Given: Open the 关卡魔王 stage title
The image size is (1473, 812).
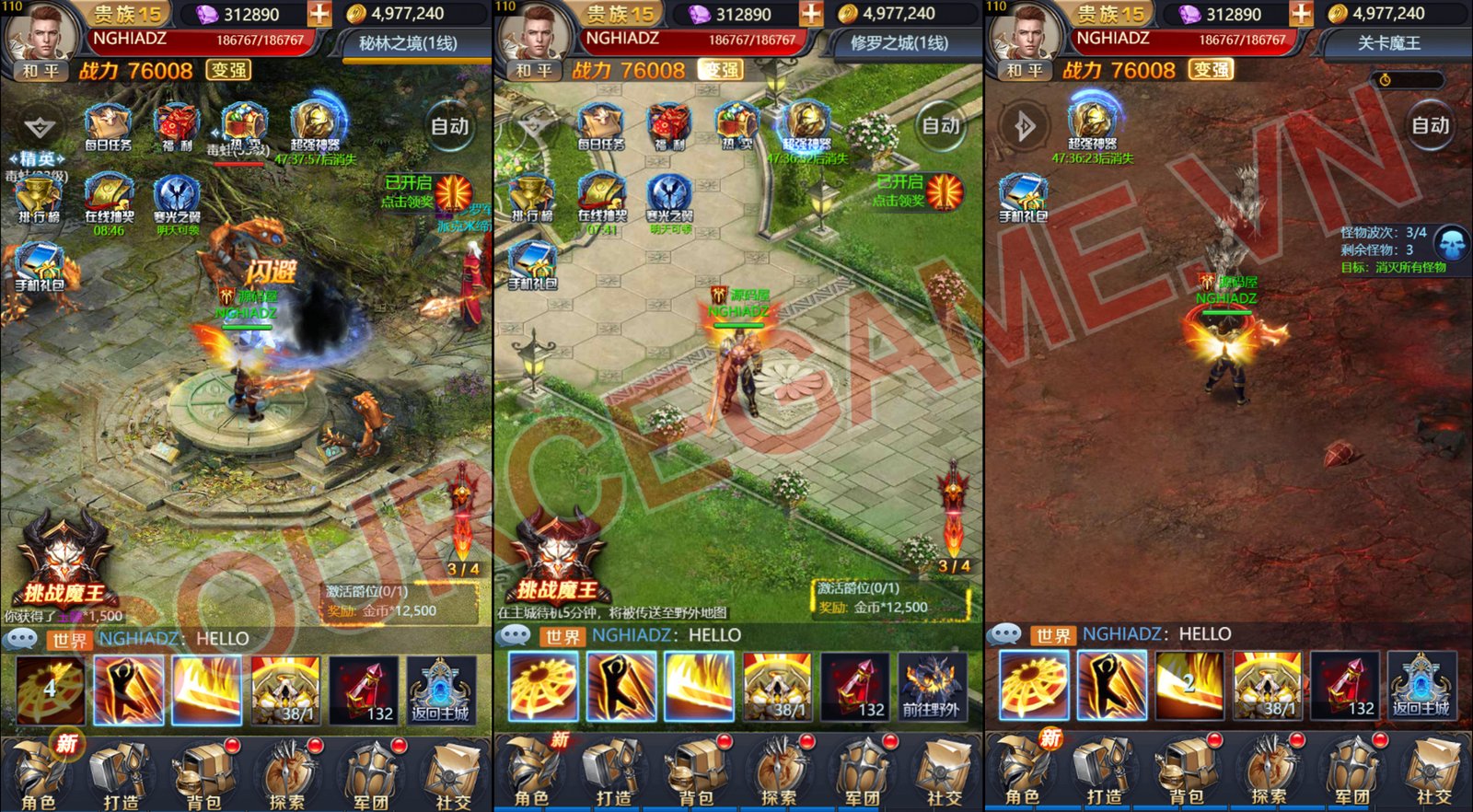Looking at the screenshot, I should point(1388,43).
